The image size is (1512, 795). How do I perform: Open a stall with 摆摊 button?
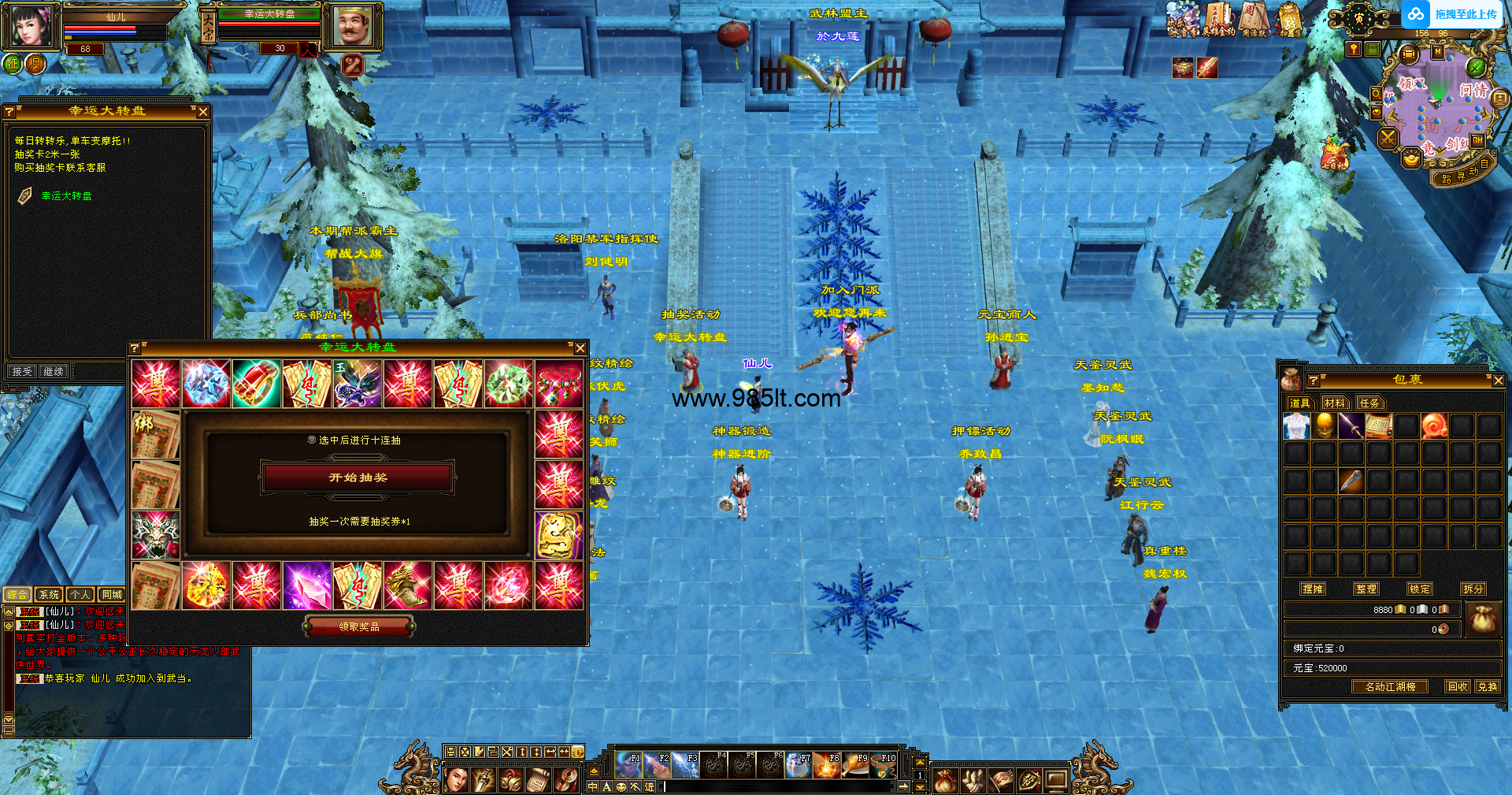[1313, 589]
